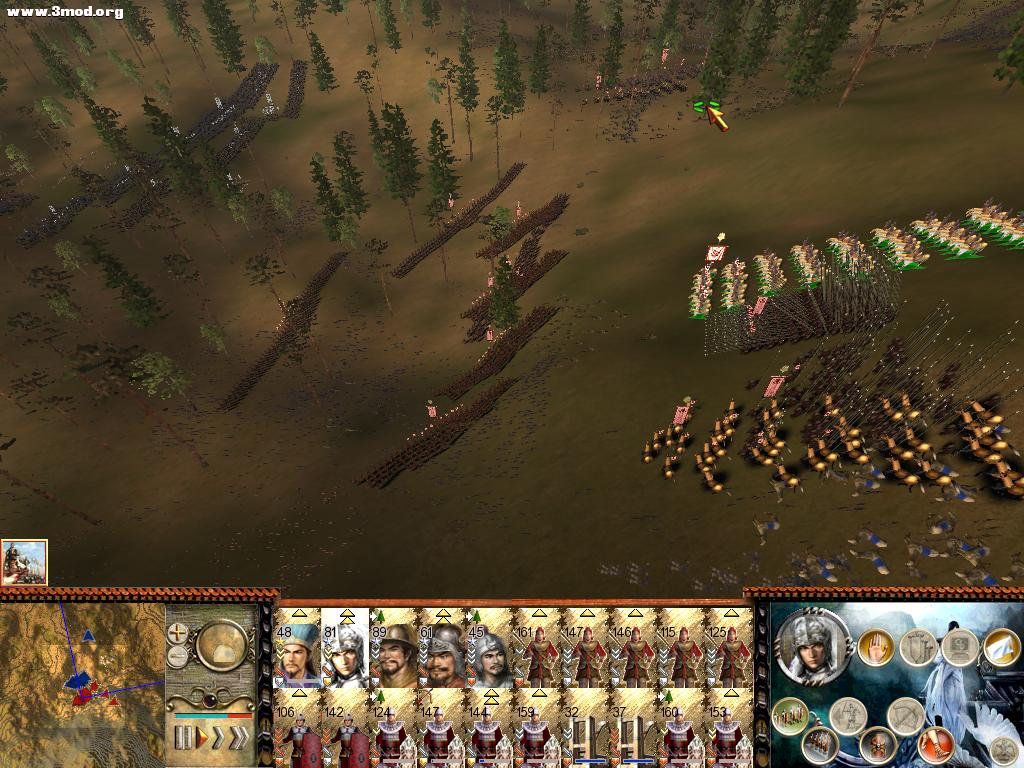This screenshot has height=768, width=1024.
Task: Click the battlefield minimap
Action: pyautogui.click(x=82, y=682)
